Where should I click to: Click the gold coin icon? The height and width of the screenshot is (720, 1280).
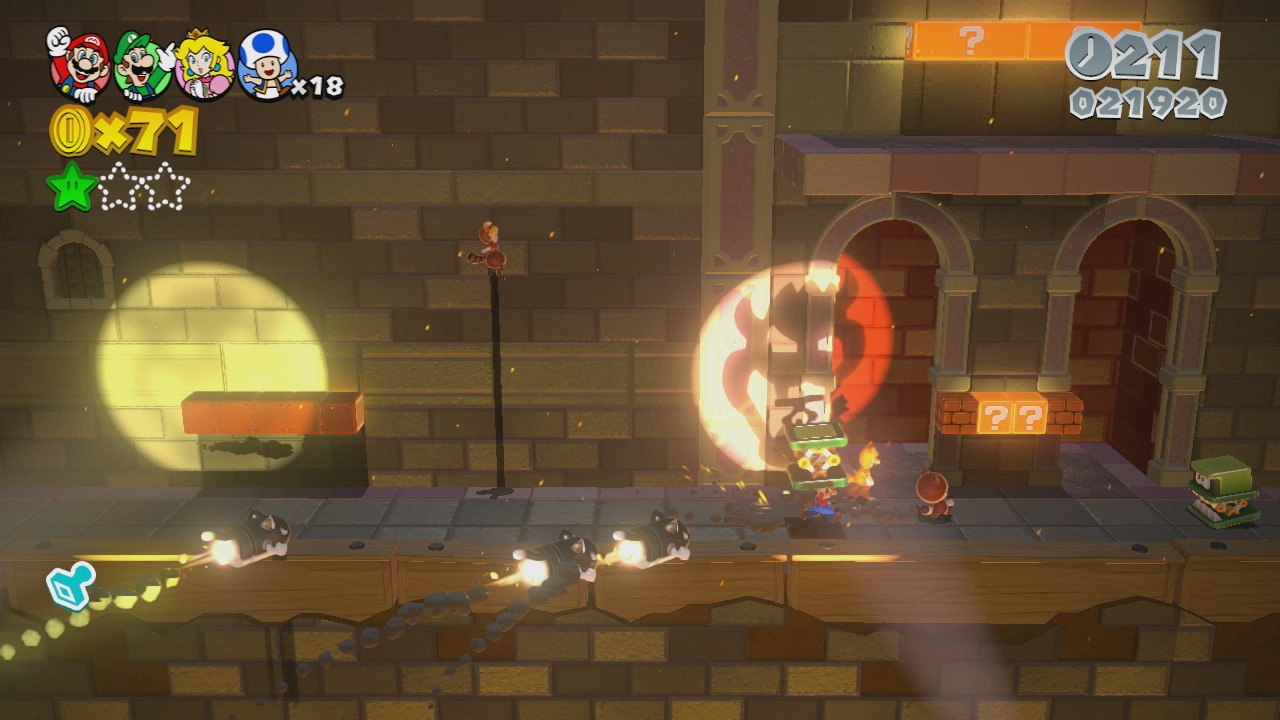(71, 131)
